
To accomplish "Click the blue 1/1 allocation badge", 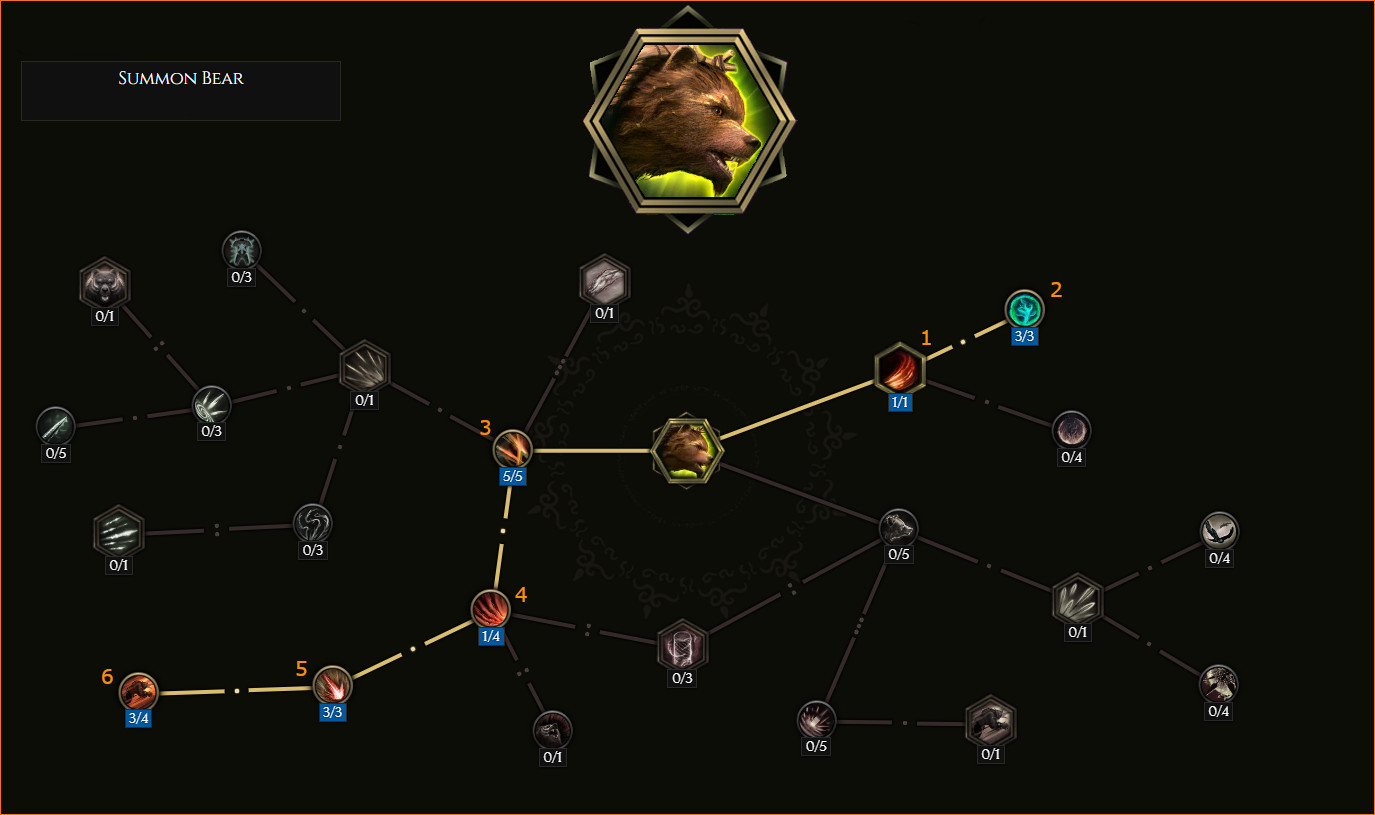I will [x=899, y=402].
